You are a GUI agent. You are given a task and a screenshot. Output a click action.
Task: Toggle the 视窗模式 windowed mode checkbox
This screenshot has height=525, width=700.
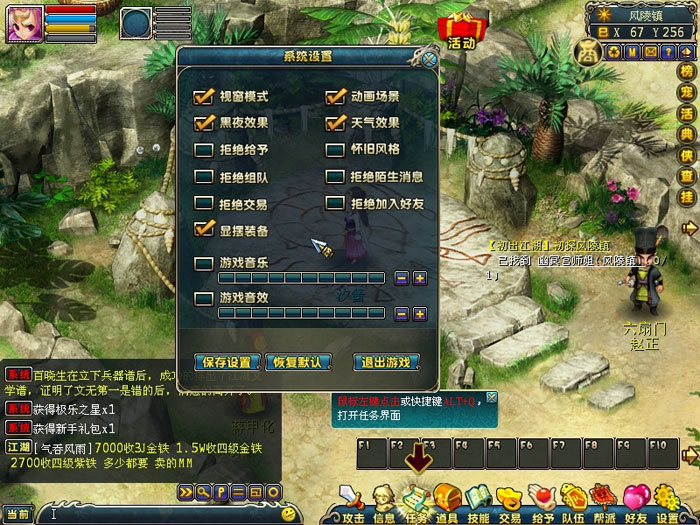204,97
